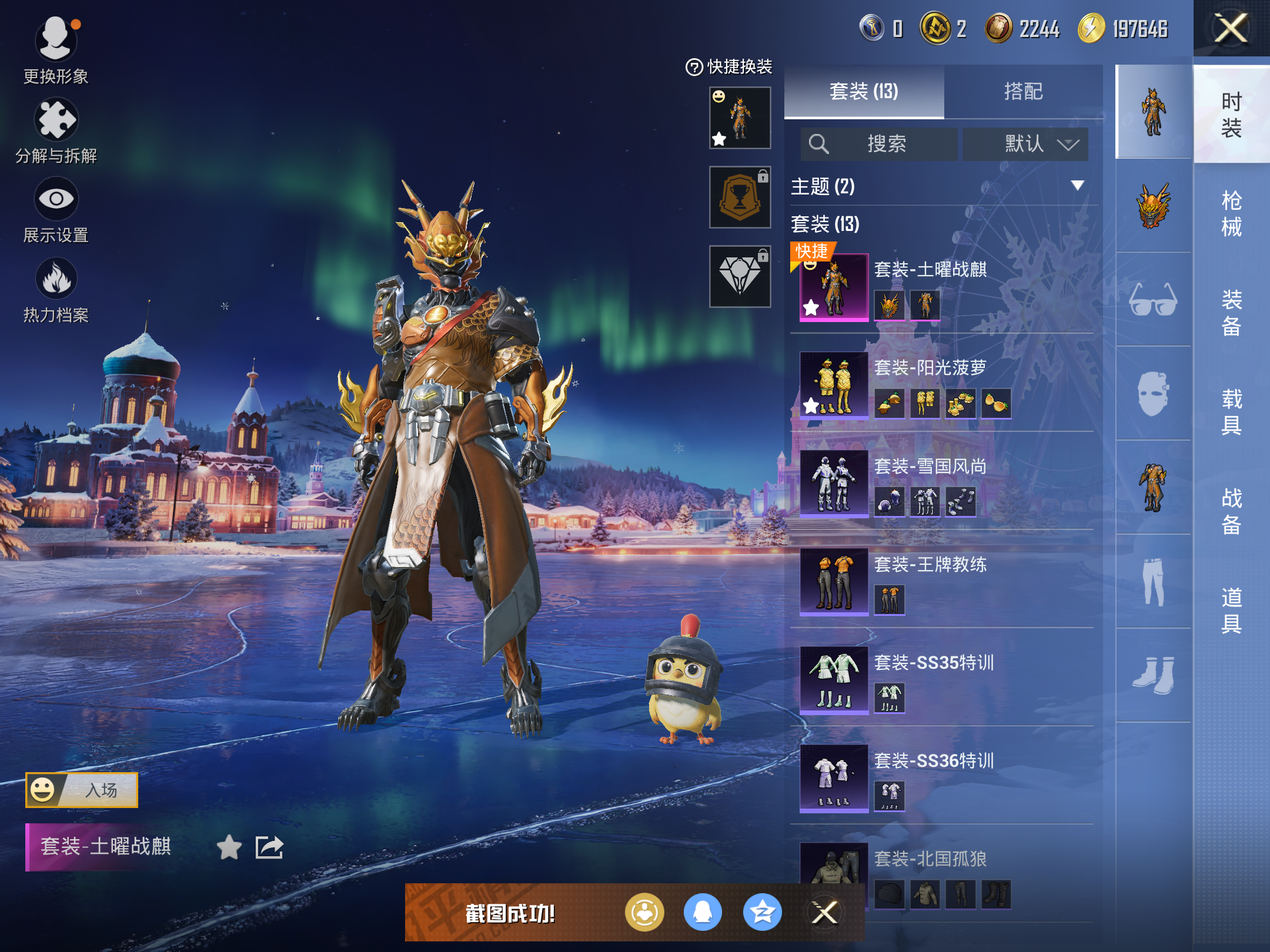Open the glasses accessory category

tap(1153, 300)
